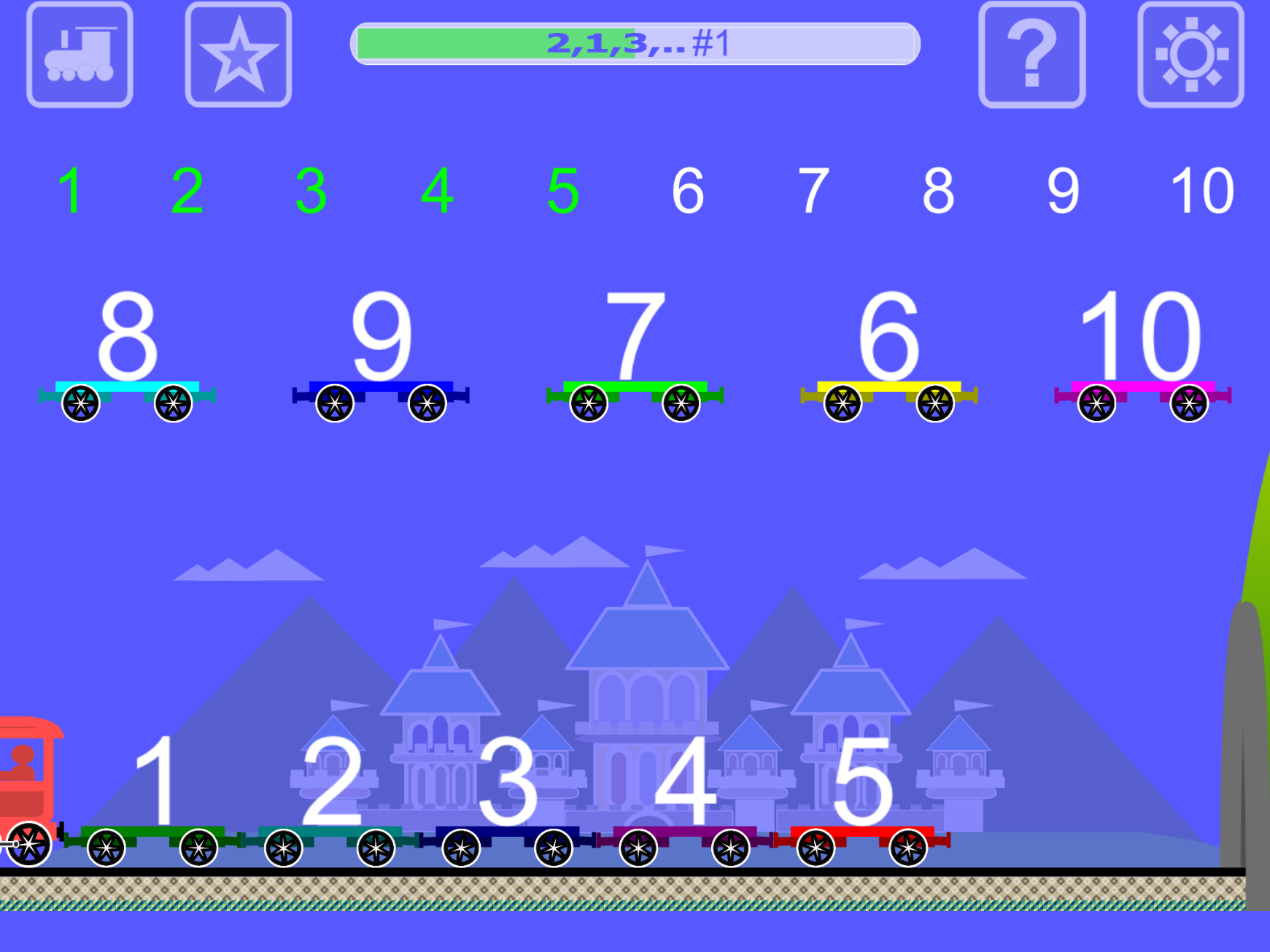Open settings with the gear button

click(1190, 55)
